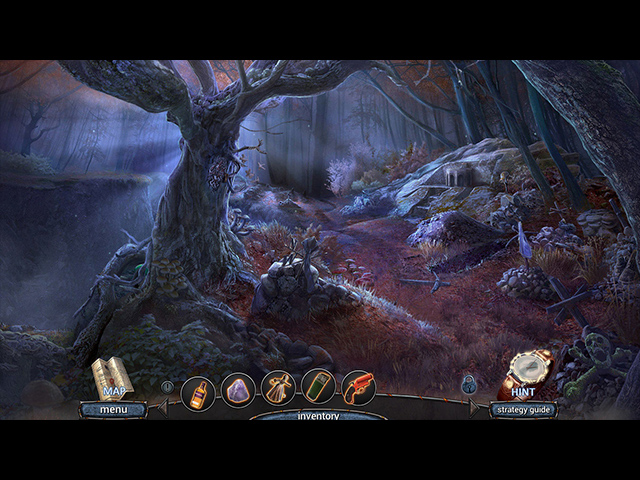The width and height of the screenshot is (640, 480).
Task: Use the Hint compass
Action: pos(525,373)
